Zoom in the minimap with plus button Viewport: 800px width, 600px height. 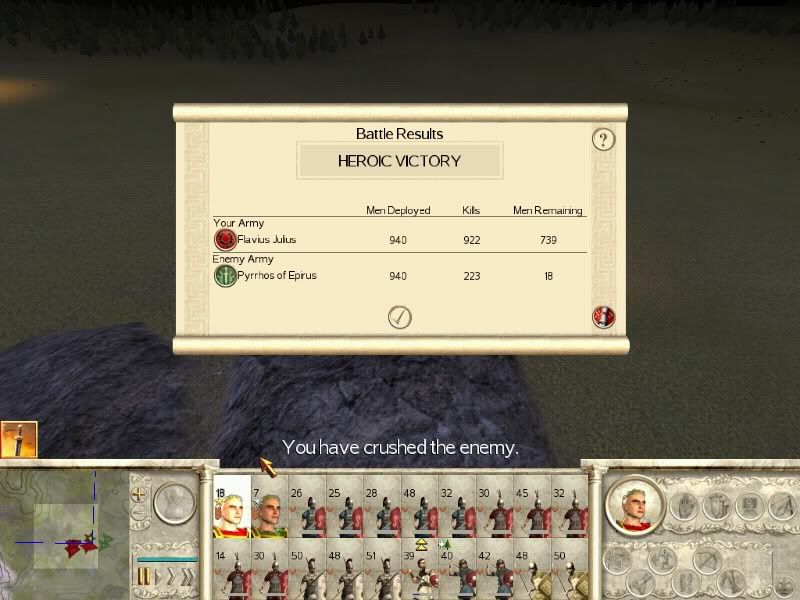[139, 494]
